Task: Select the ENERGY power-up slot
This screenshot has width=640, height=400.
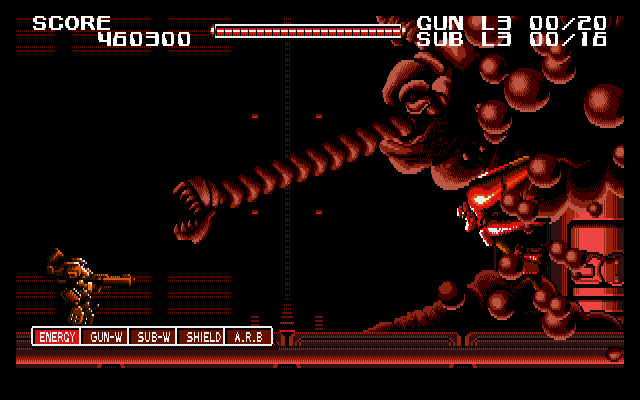Action: (x=56, y=337)
